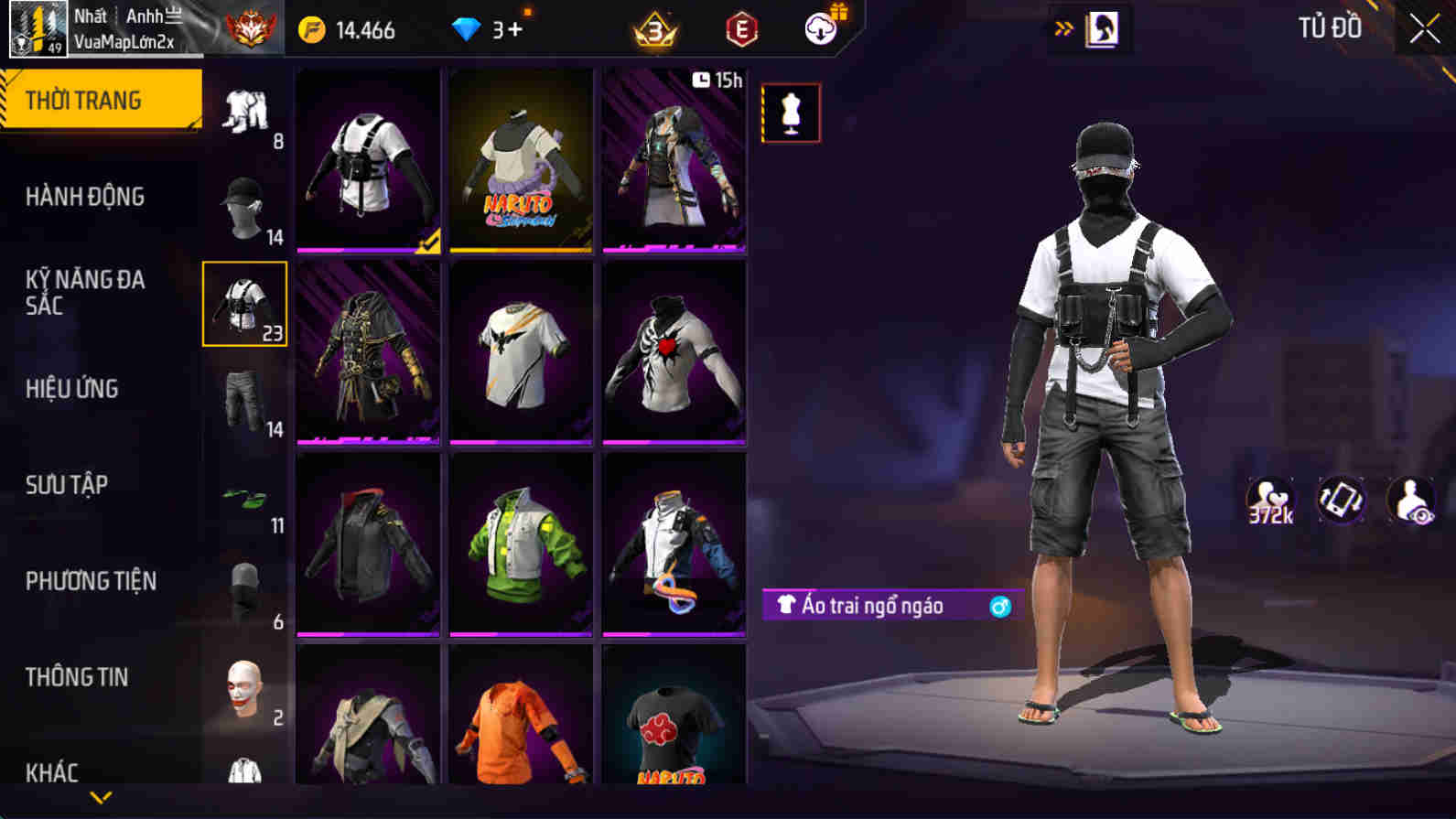Screen dimensions: 1456x819
Task: Click the red Elite pass icon
Action: [741, 28]
